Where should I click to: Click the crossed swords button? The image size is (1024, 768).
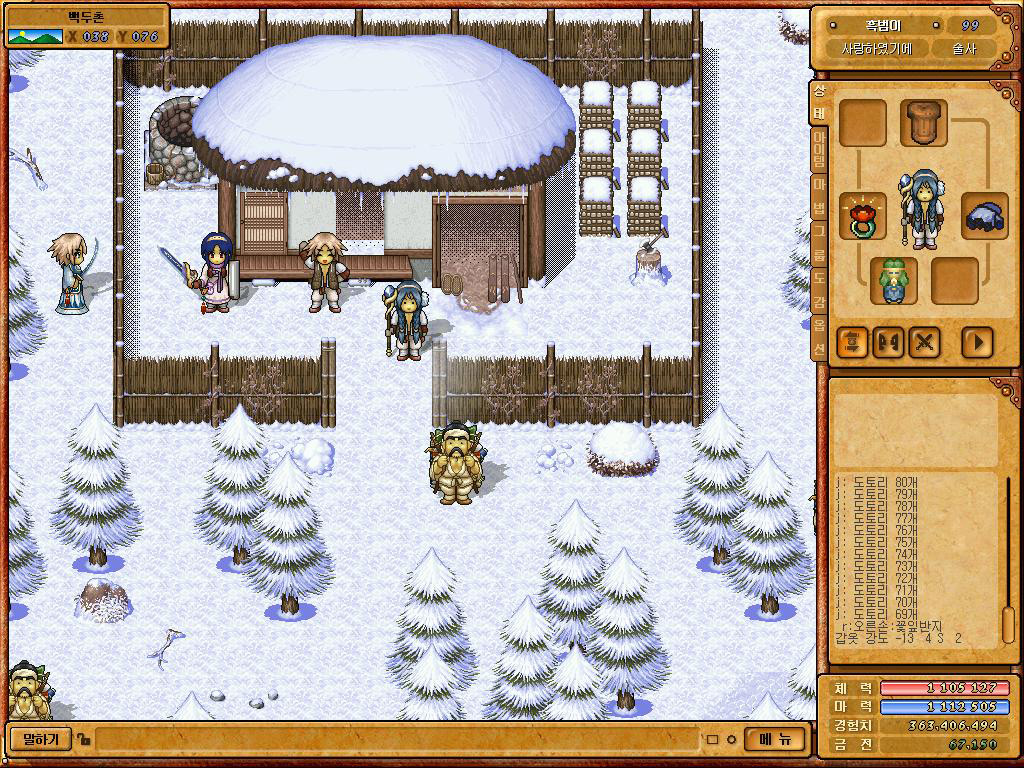(x=925, y=342)
